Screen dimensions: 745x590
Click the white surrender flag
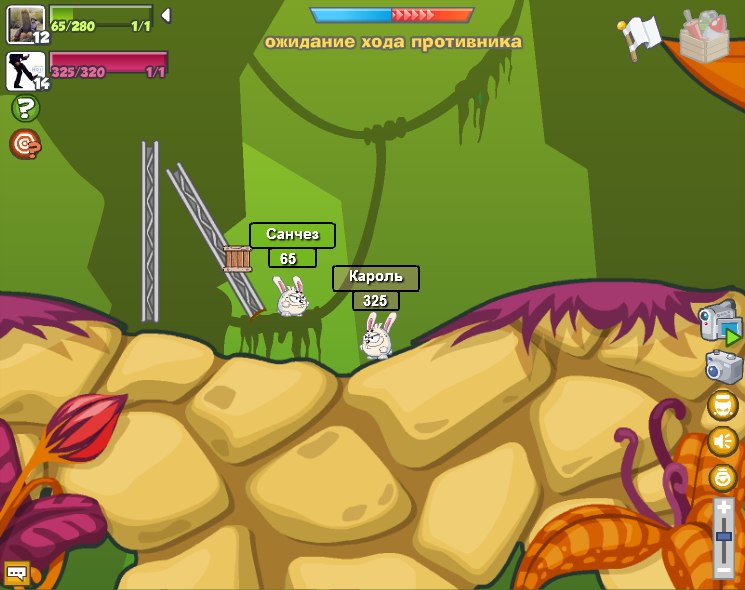[640, 36]
